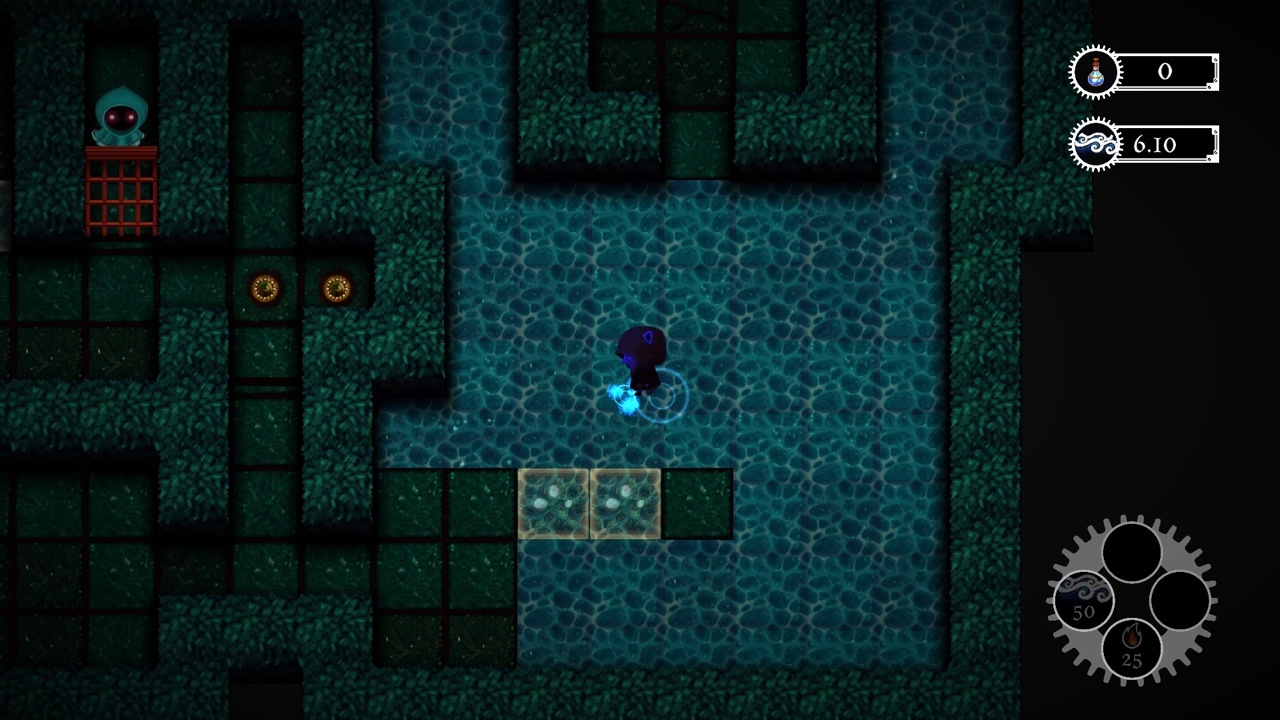Select the potion flask counter icon
The image size is (1280, 720).
coord(1094,71)
